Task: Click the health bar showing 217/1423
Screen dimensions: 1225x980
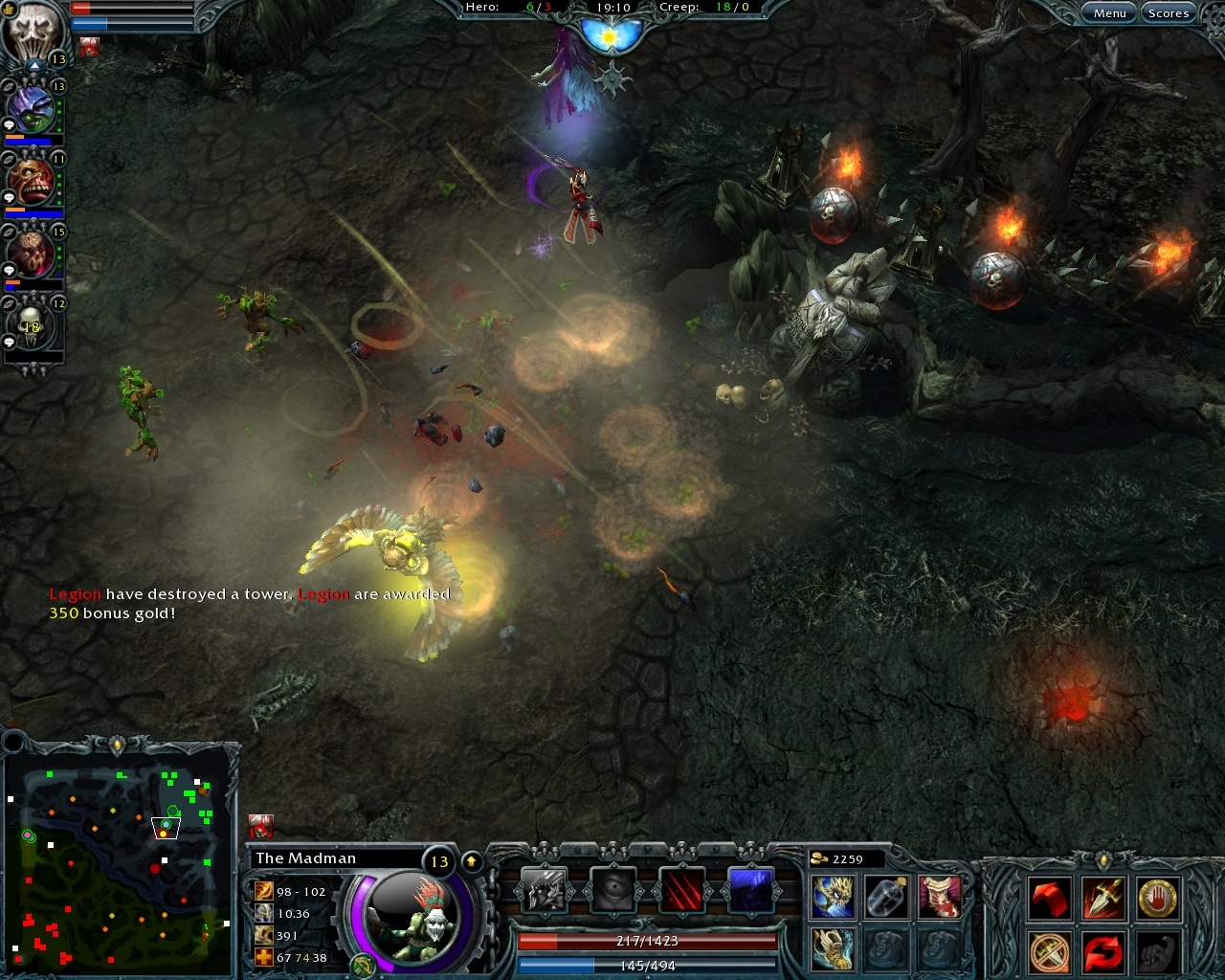Action: [646, 941]
